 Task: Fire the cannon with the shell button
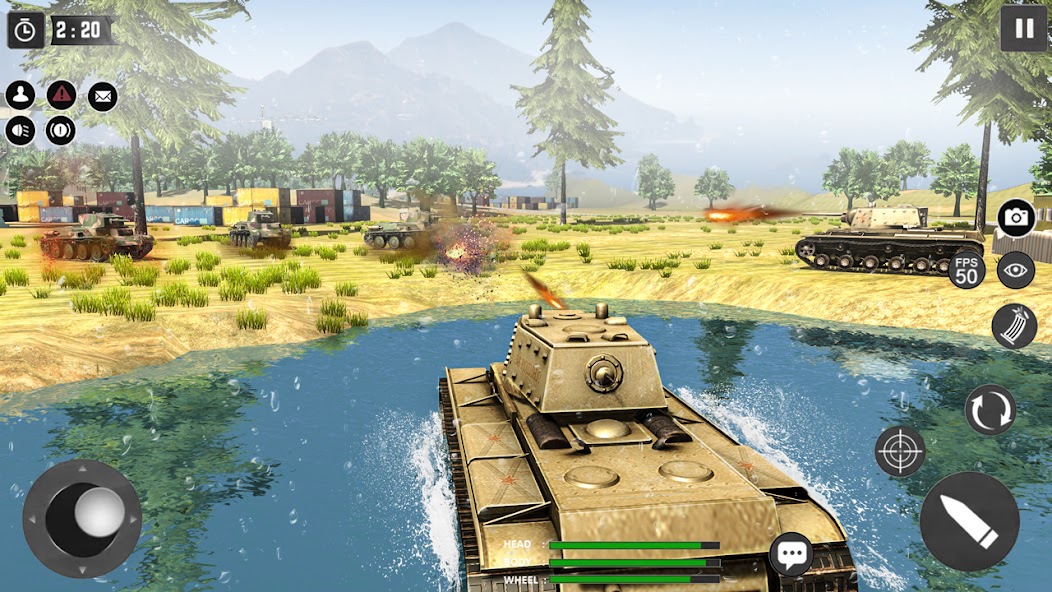coord(969,521)
